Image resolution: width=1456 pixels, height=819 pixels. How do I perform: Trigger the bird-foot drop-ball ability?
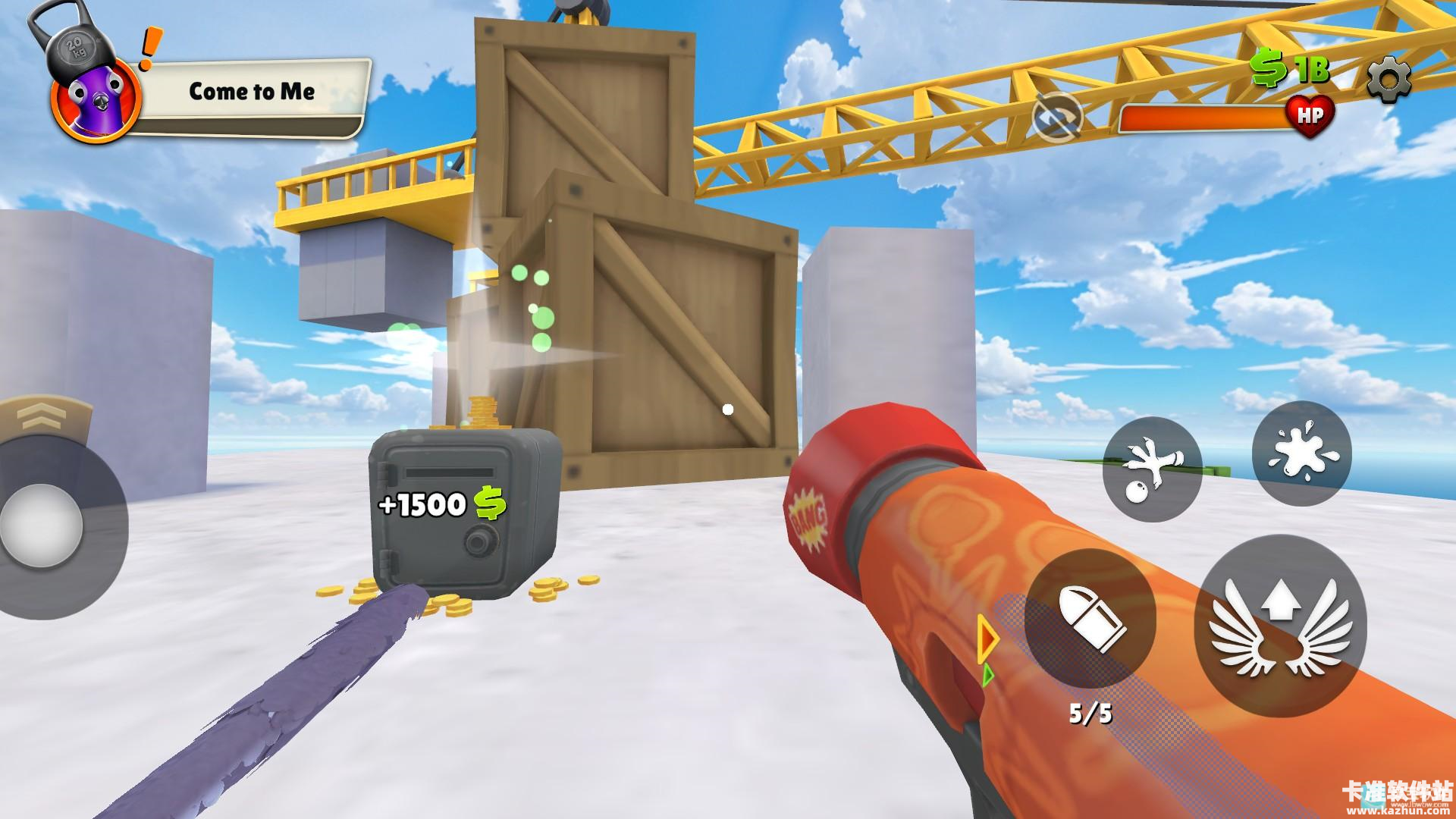point(1151,467)
